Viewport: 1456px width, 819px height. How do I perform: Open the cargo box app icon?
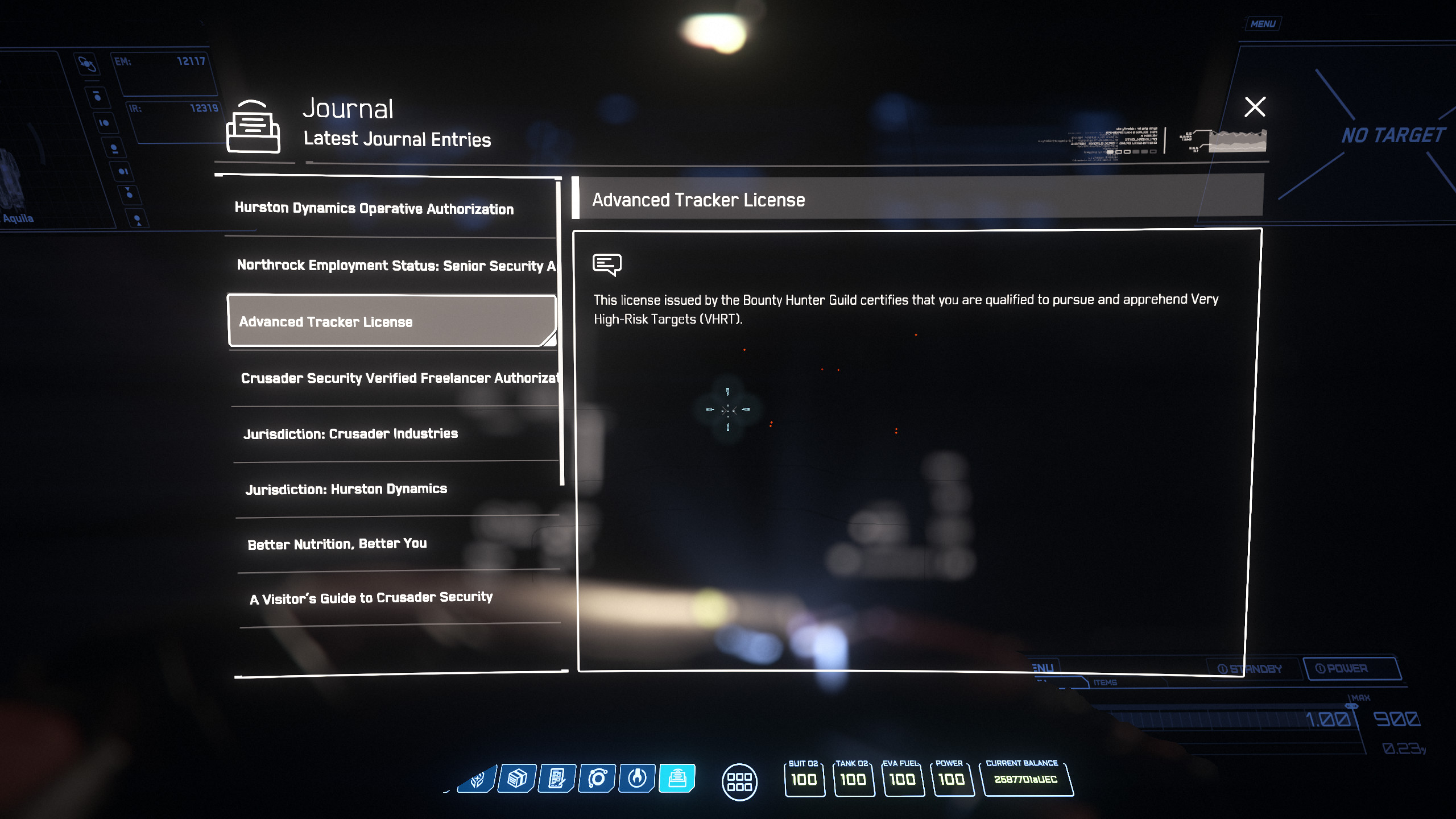(517, 778)
